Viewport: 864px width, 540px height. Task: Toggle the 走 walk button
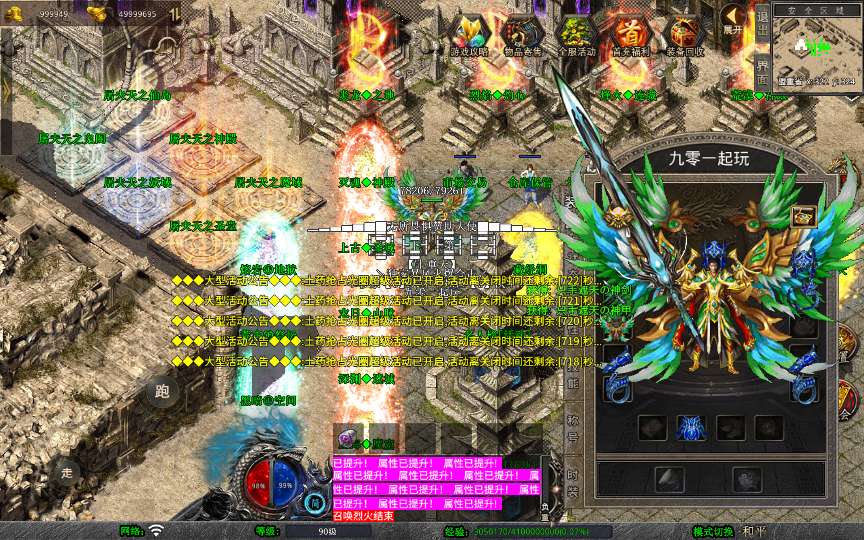(x=67, y=472)
